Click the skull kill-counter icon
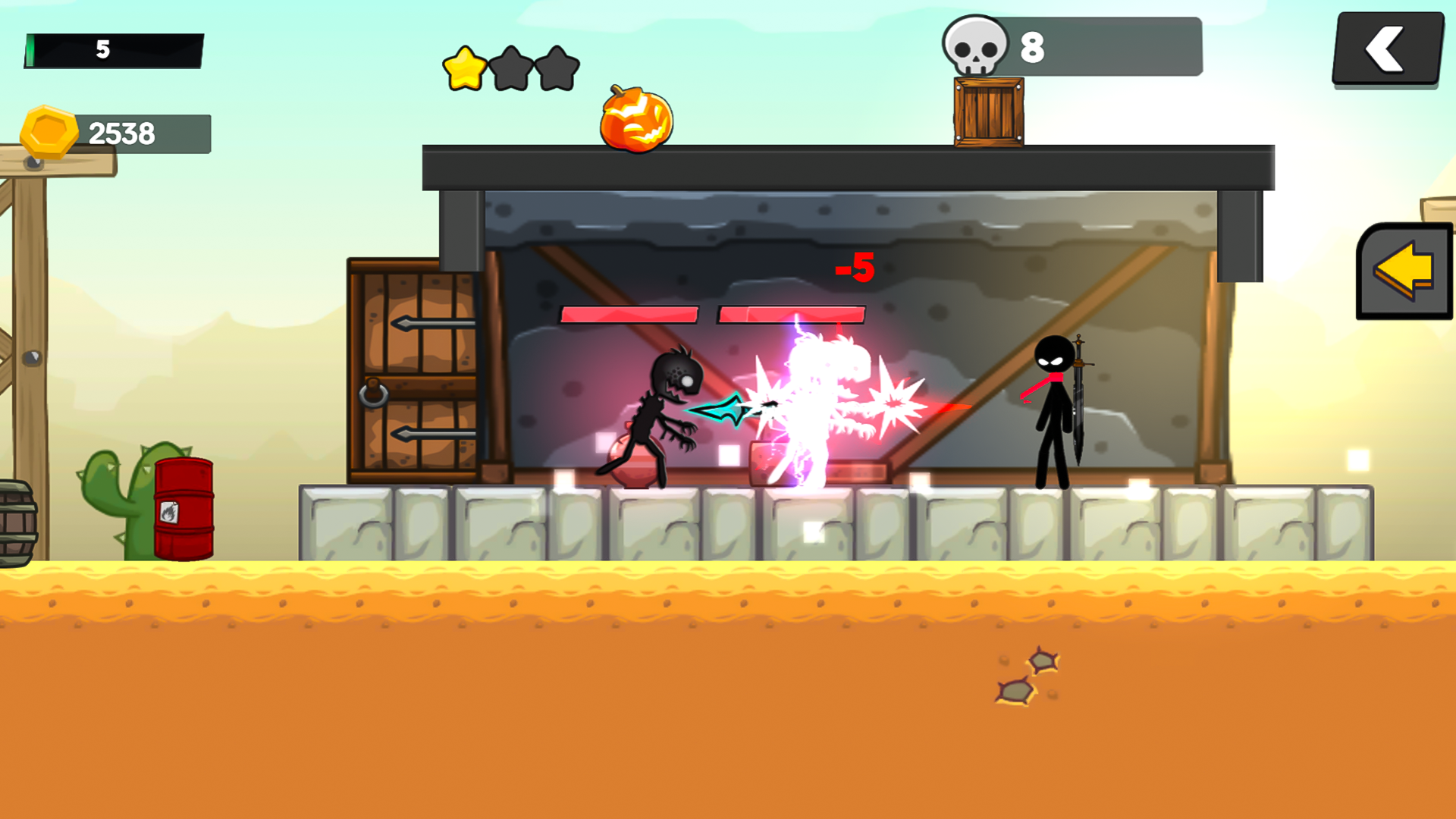1456x819 pixels. (974, 47)
